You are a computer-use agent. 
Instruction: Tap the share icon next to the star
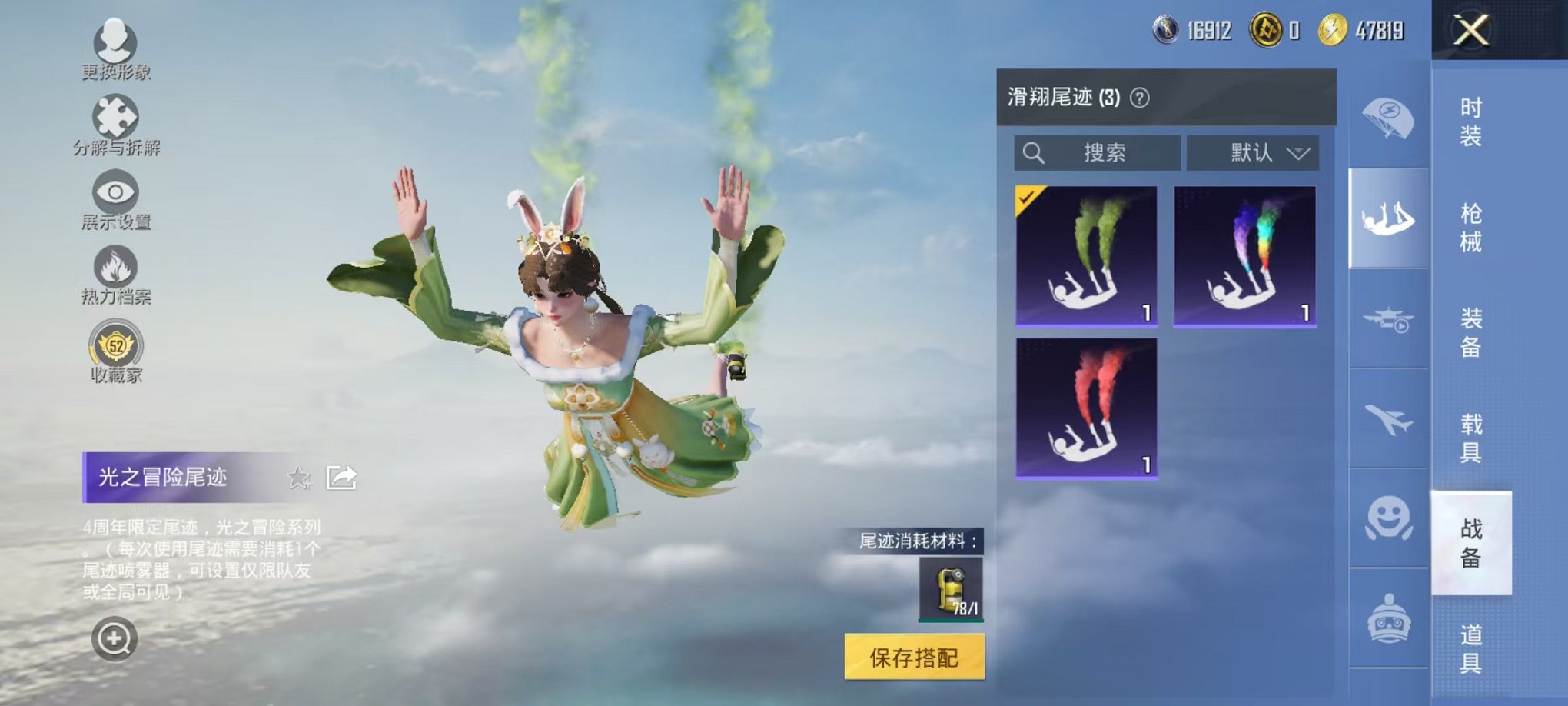341,476
